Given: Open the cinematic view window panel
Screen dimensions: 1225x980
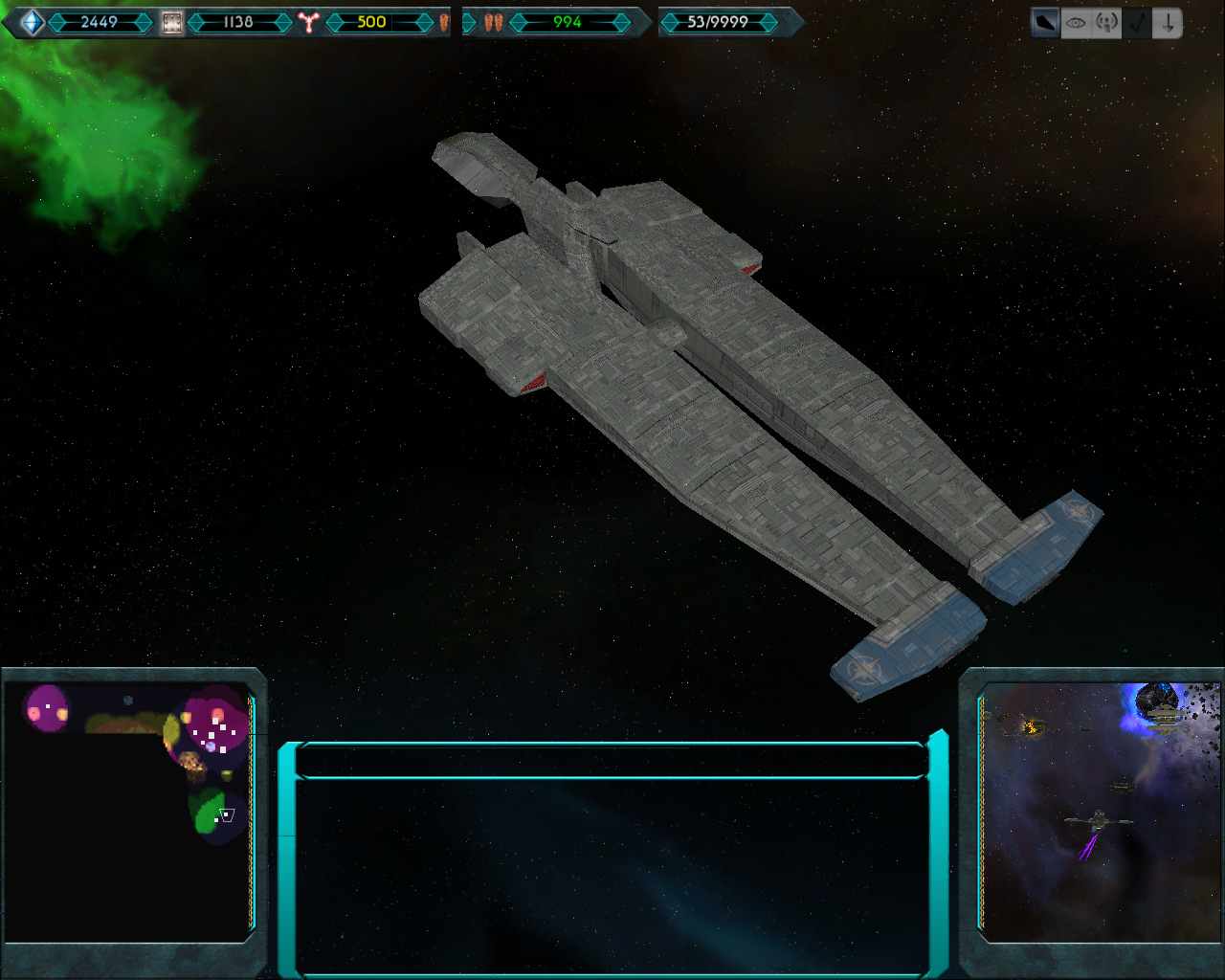Looking at the screenshot, I should point(1101,812).
